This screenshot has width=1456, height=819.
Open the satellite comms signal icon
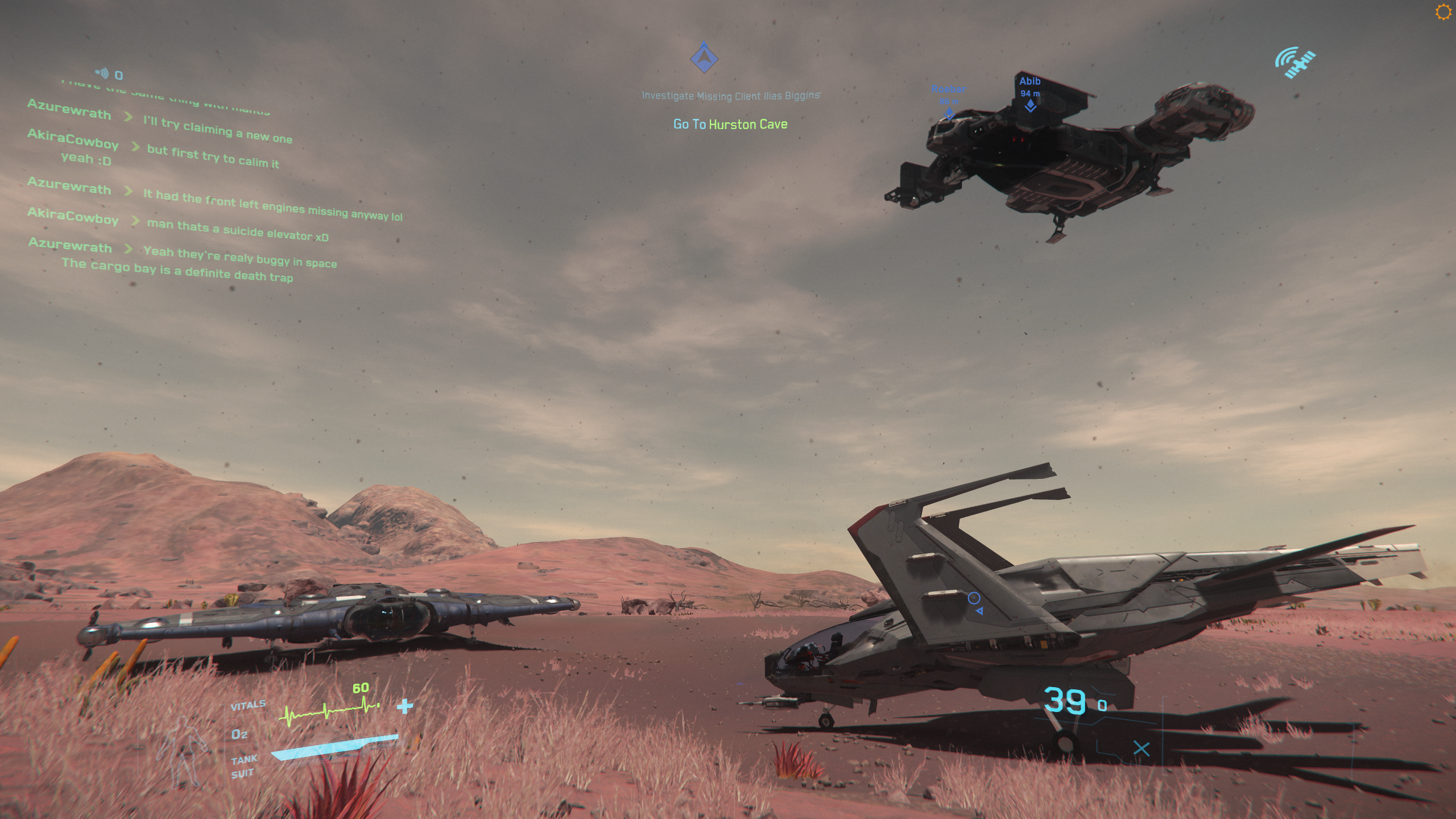click(x=1295, y=62)
